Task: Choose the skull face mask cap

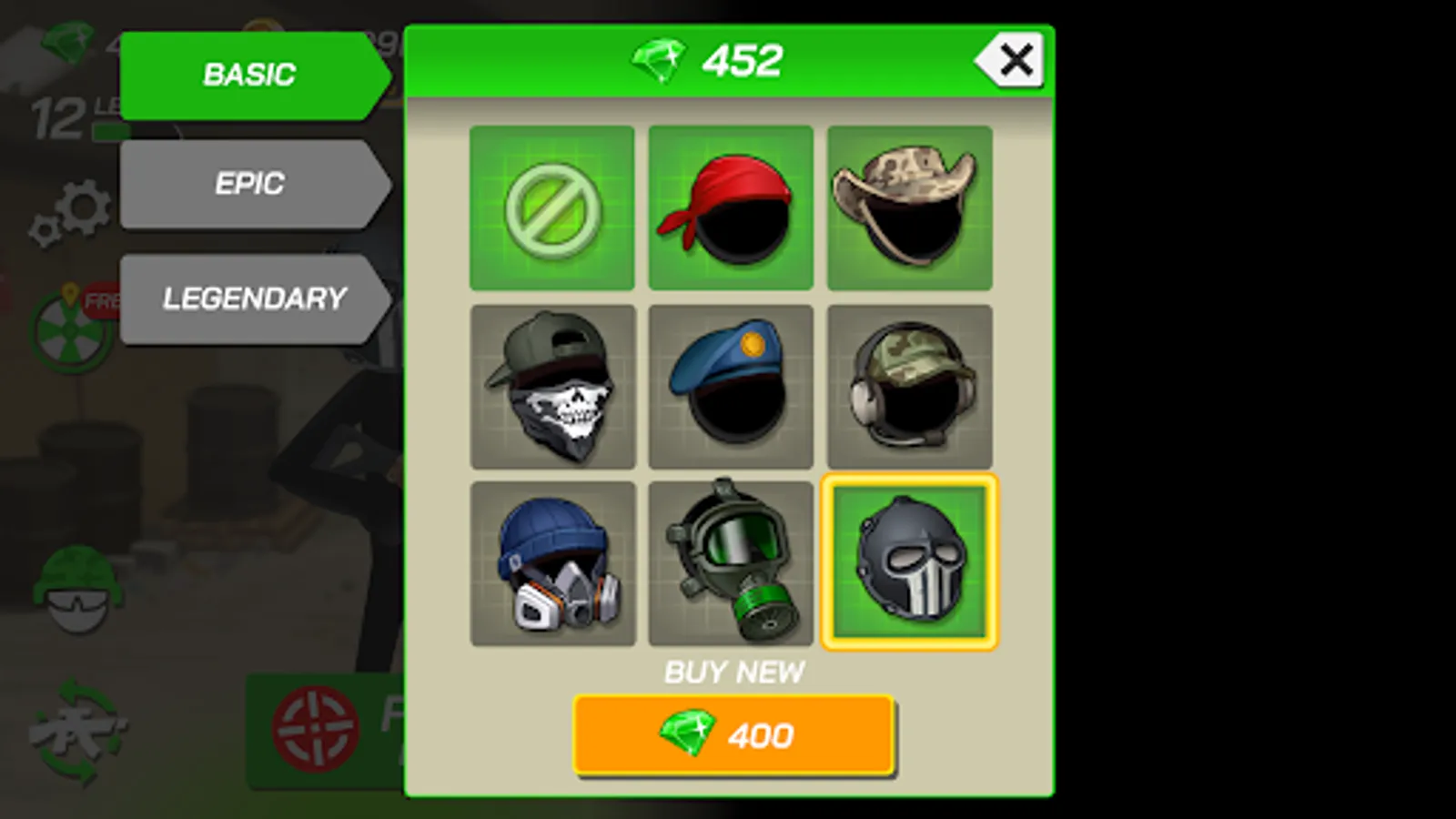Action: pos(552,386)
